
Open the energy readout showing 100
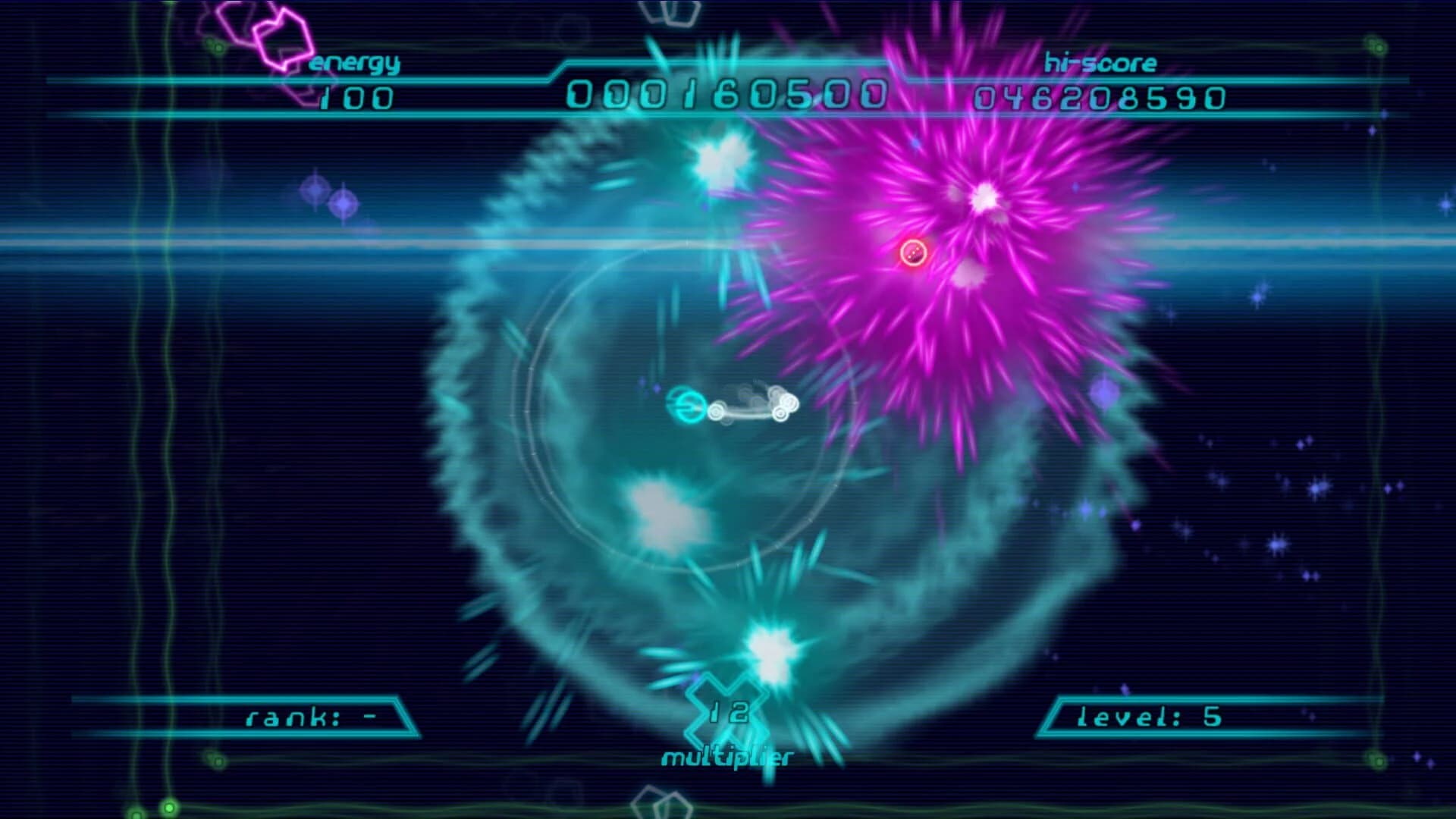(355, 99)
